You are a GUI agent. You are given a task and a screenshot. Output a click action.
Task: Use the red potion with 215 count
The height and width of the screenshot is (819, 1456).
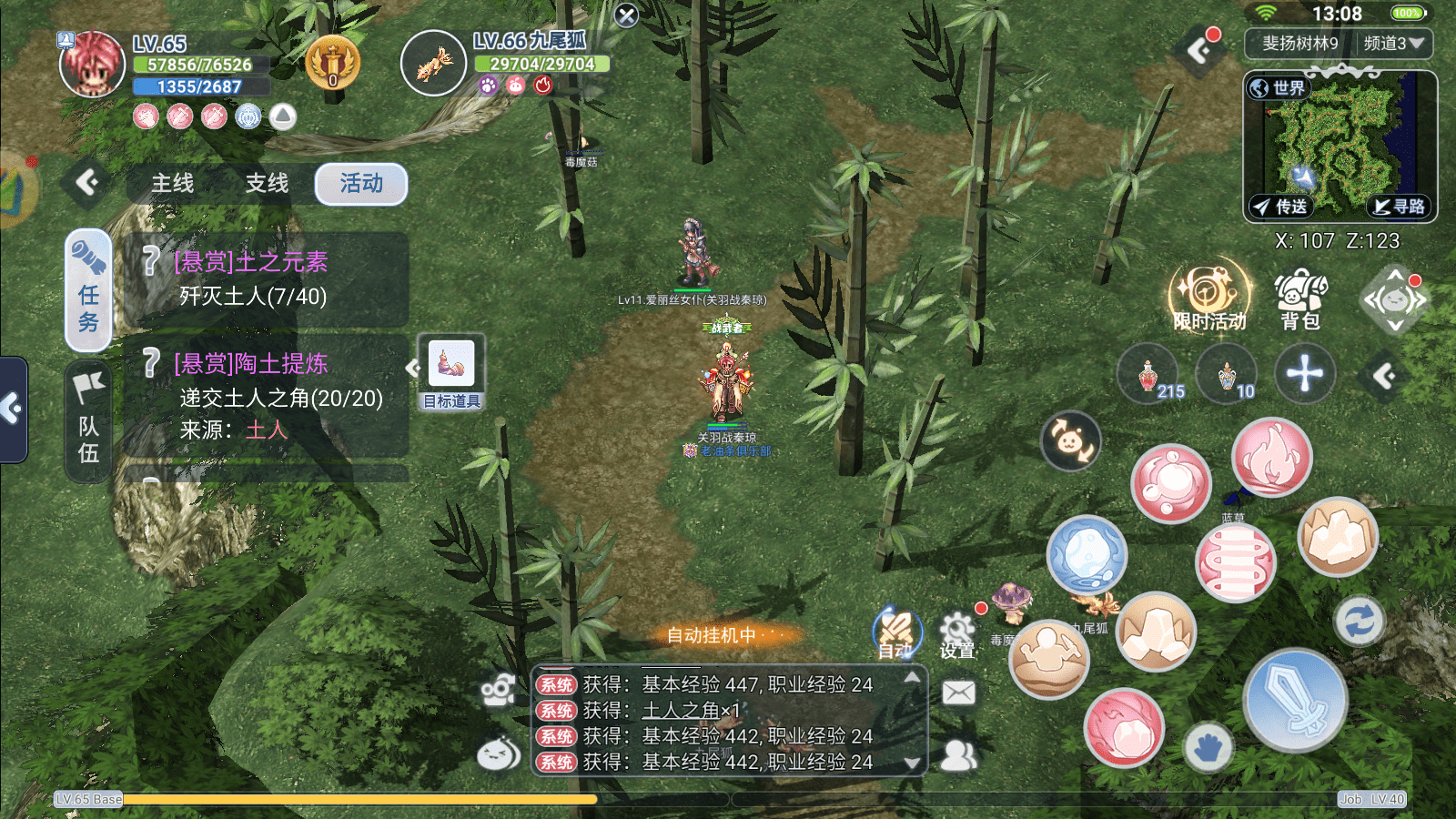pyautogui.click(x=1149, y=375)
